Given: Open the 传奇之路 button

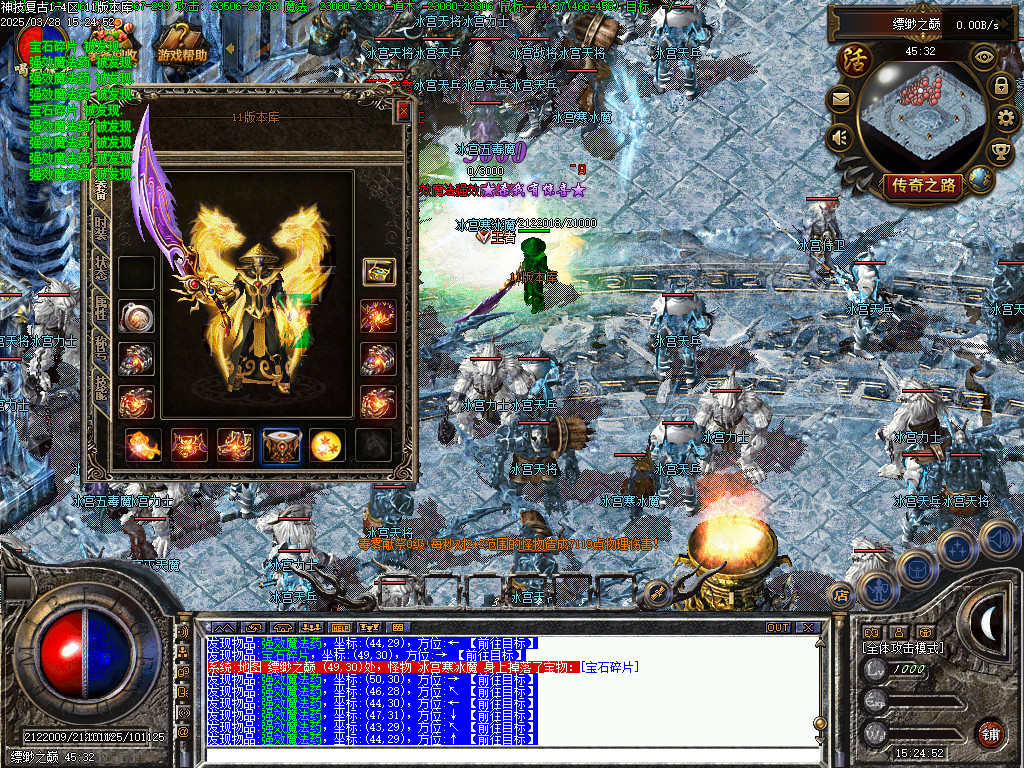Looking at the screenshot, I should (x=922, y=184).
